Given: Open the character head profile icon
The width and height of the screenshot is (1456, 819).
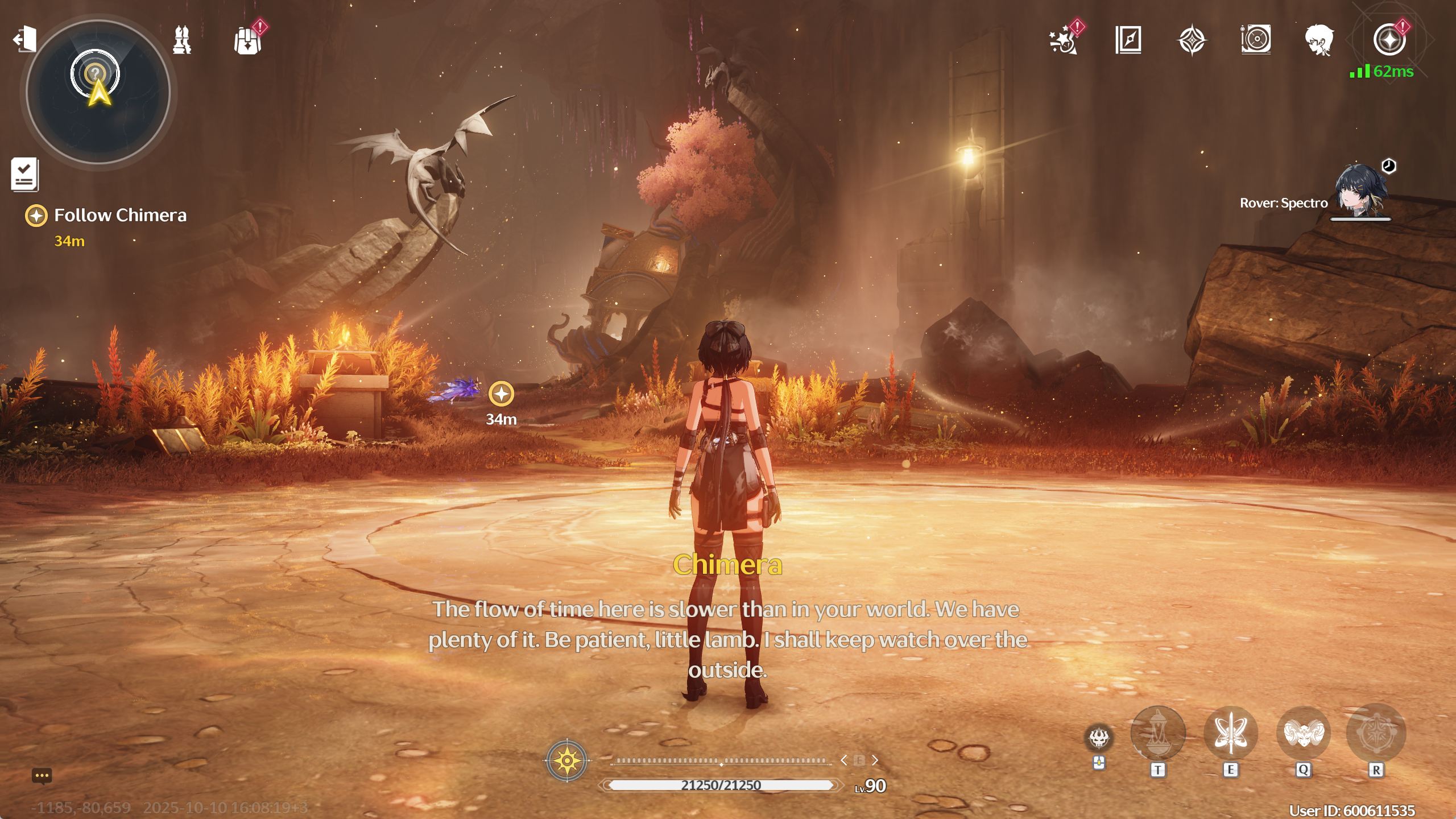Looking at the screenshot, I should click(1319, 40).
